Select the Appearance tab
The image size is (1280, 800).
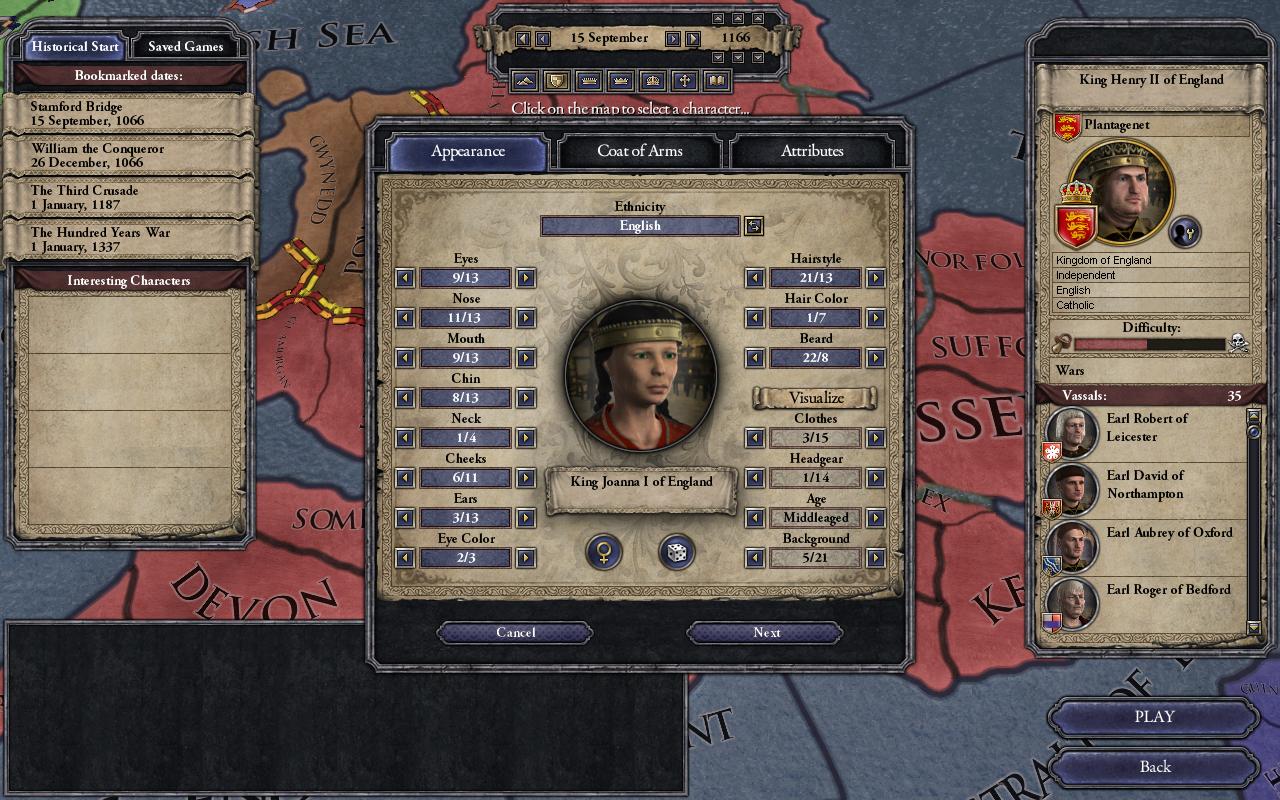[x=468, y=152]
